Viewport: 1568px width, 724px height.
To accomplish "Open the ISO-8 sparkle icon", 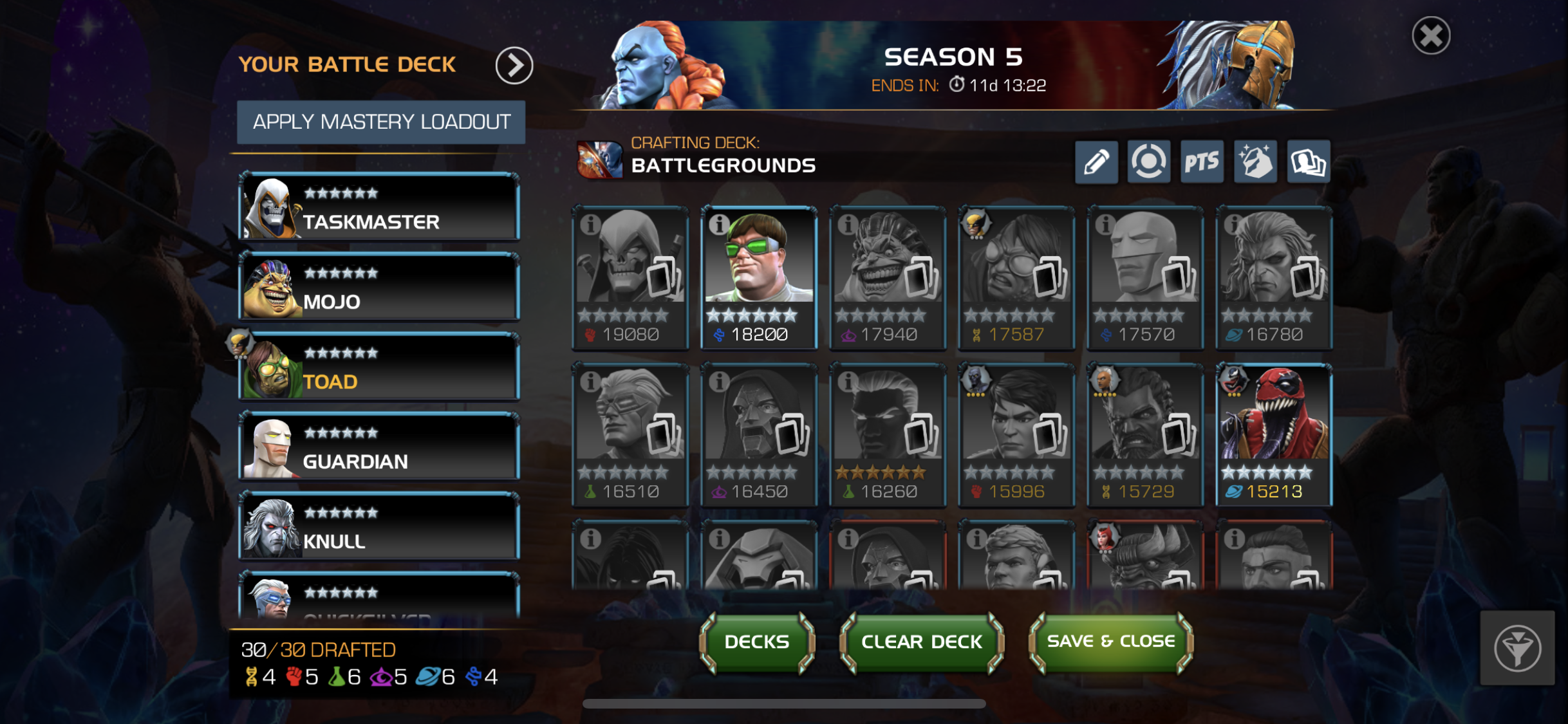I will click(x=1256, y=162).
